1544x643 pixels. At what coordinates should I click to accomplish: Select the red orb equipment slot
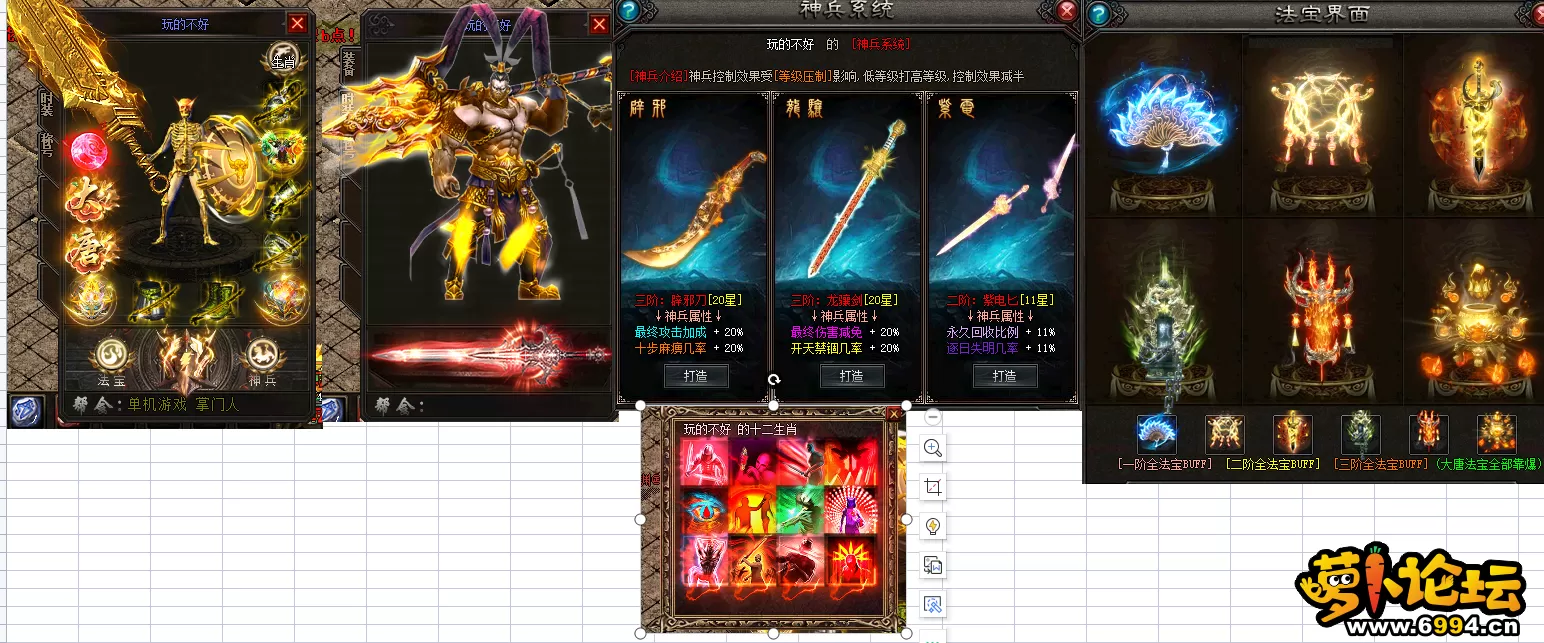90,151
